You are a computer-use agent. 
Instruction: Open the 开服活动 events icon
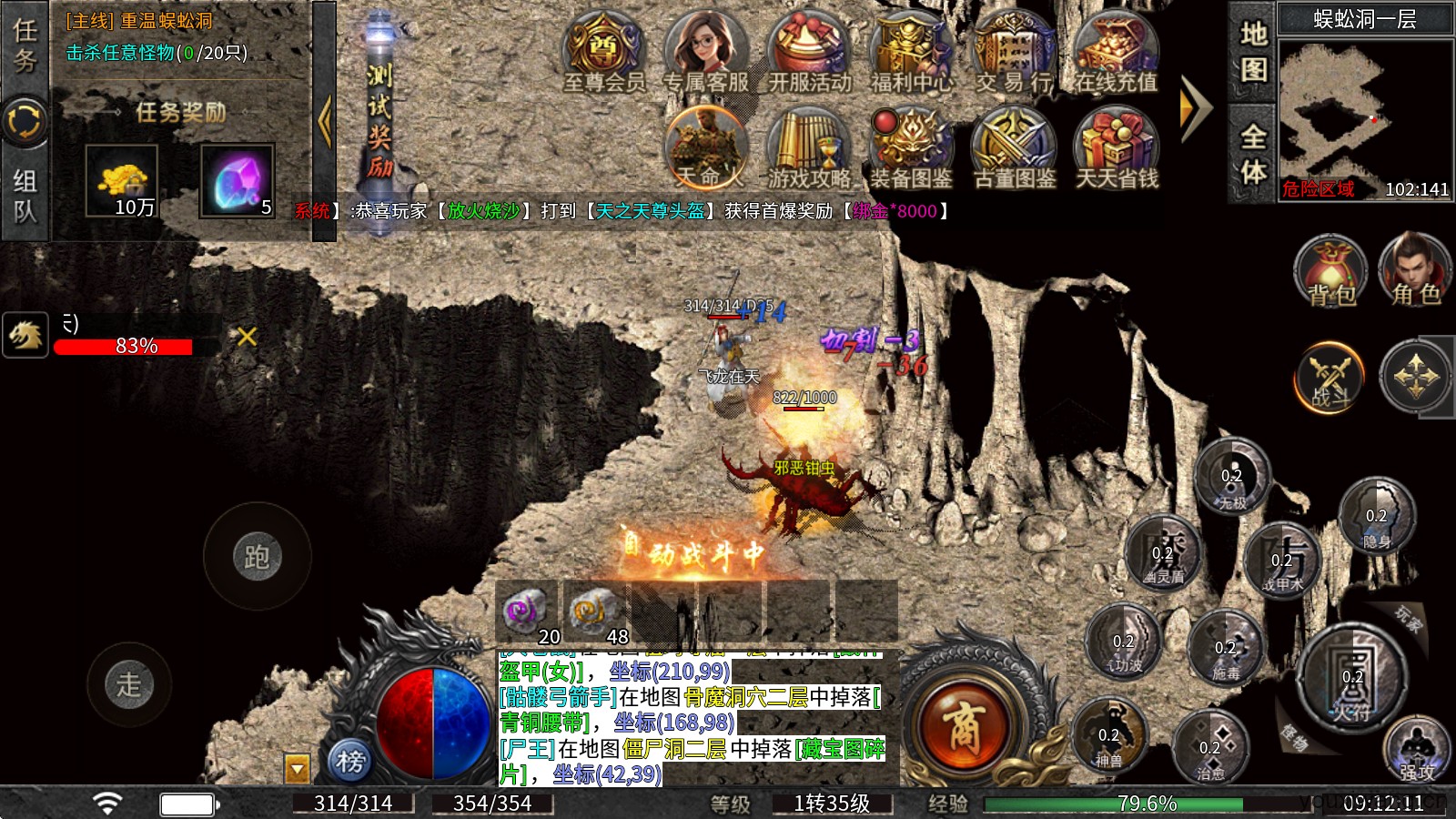click(810, 53)
